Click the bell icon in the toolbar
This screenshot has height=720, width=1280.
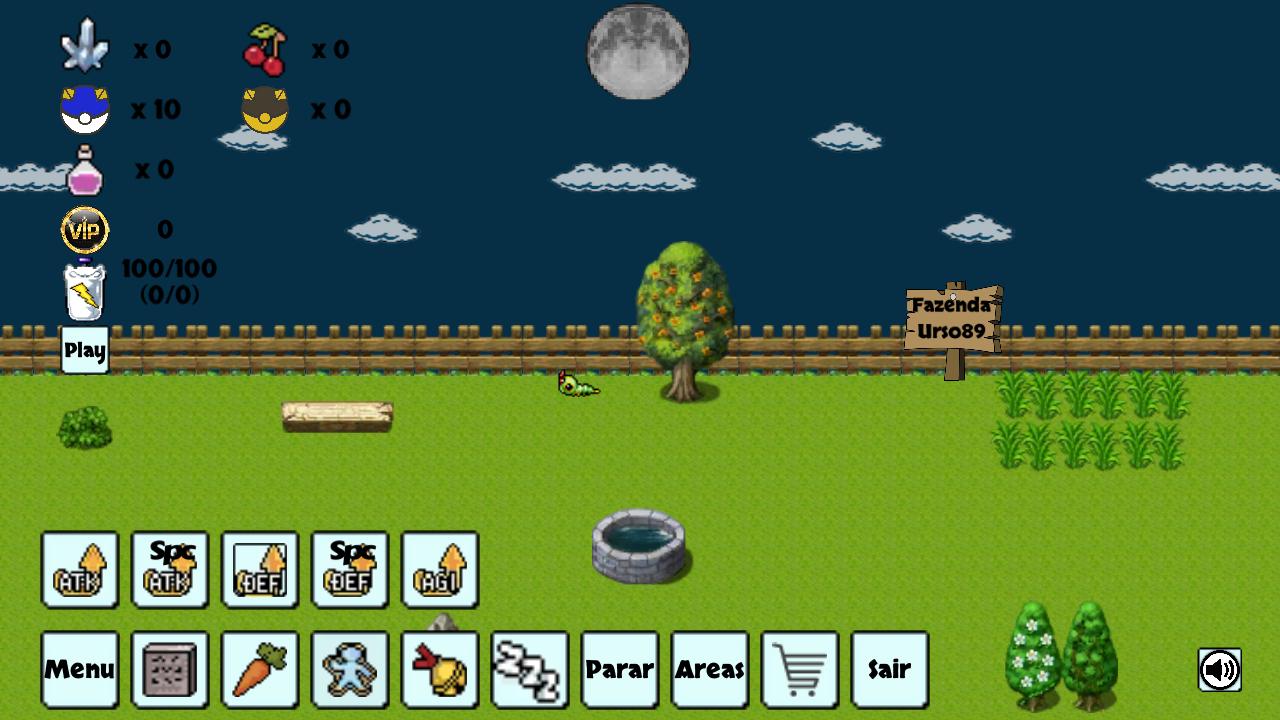[440, 668]
